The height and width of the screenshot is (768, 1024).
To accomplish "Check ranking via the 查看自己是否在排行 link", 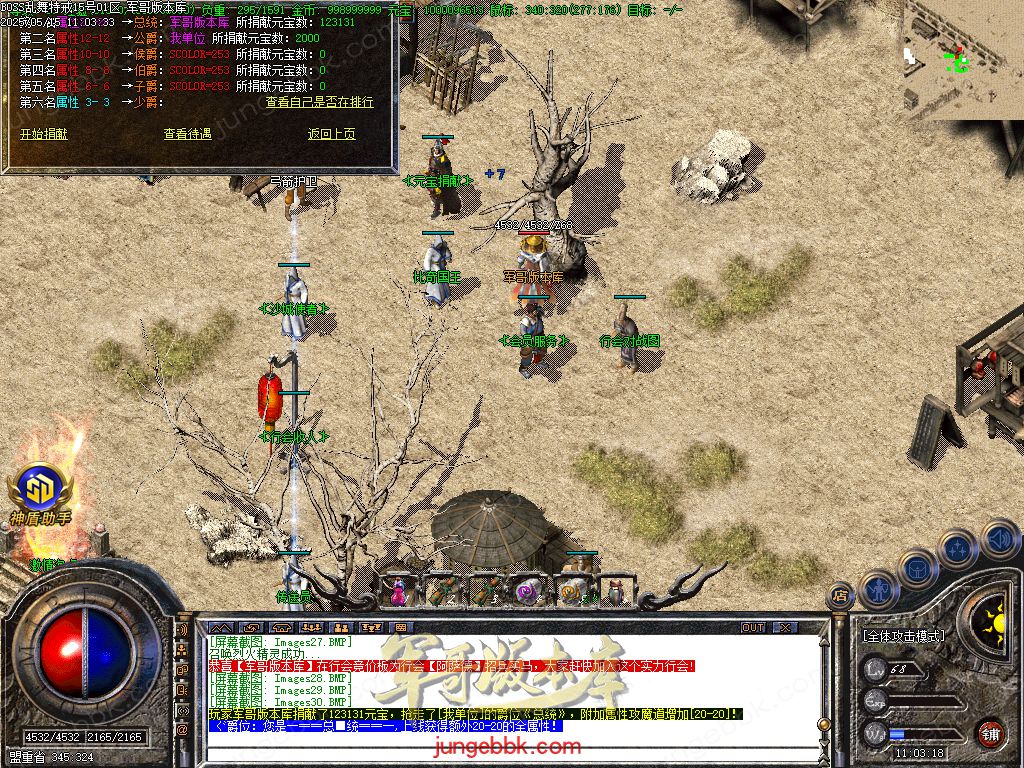I will 319,102.
